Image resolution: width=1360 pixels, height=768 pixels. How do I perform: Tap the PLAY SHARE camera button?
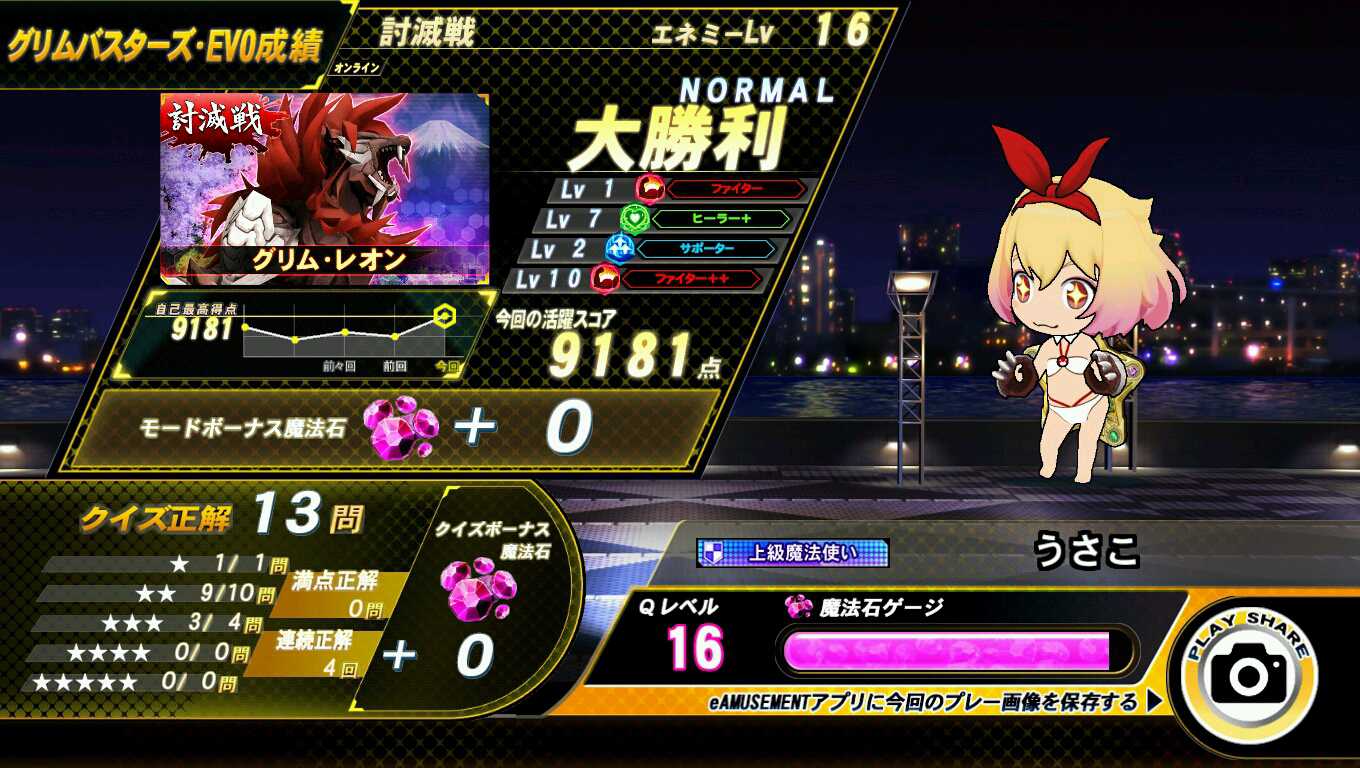1249,673
